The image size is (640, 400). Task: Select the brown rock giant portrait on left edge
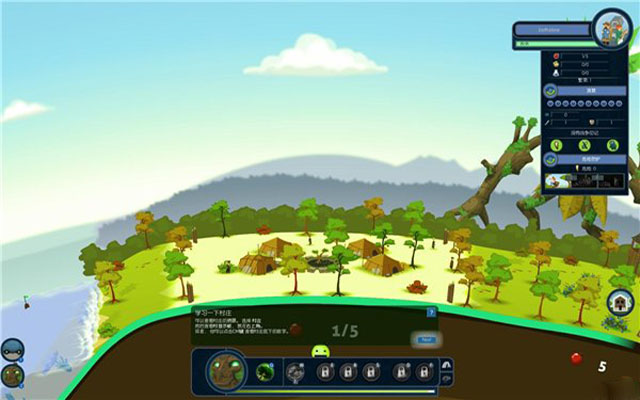click(11, 375)
